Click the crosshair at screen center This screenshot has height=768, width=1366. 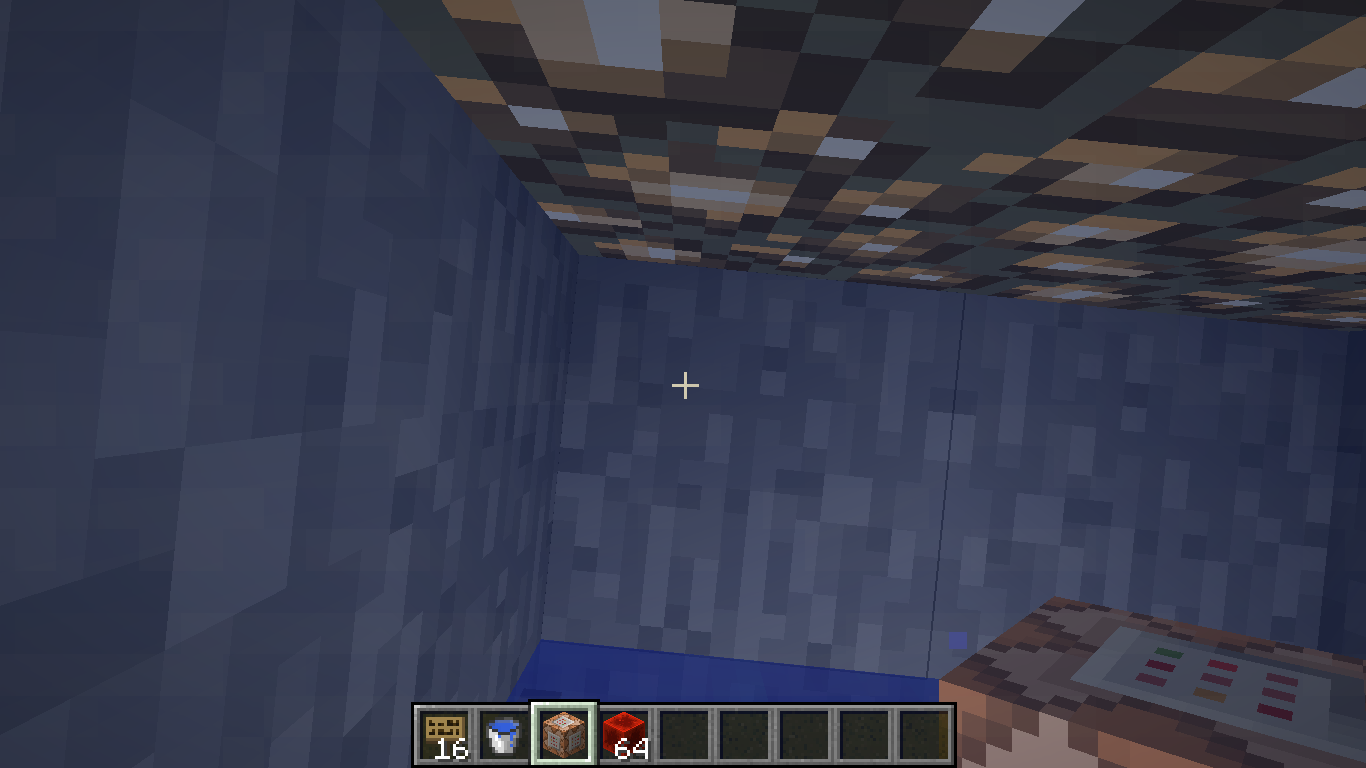click(x=686, y=384)
